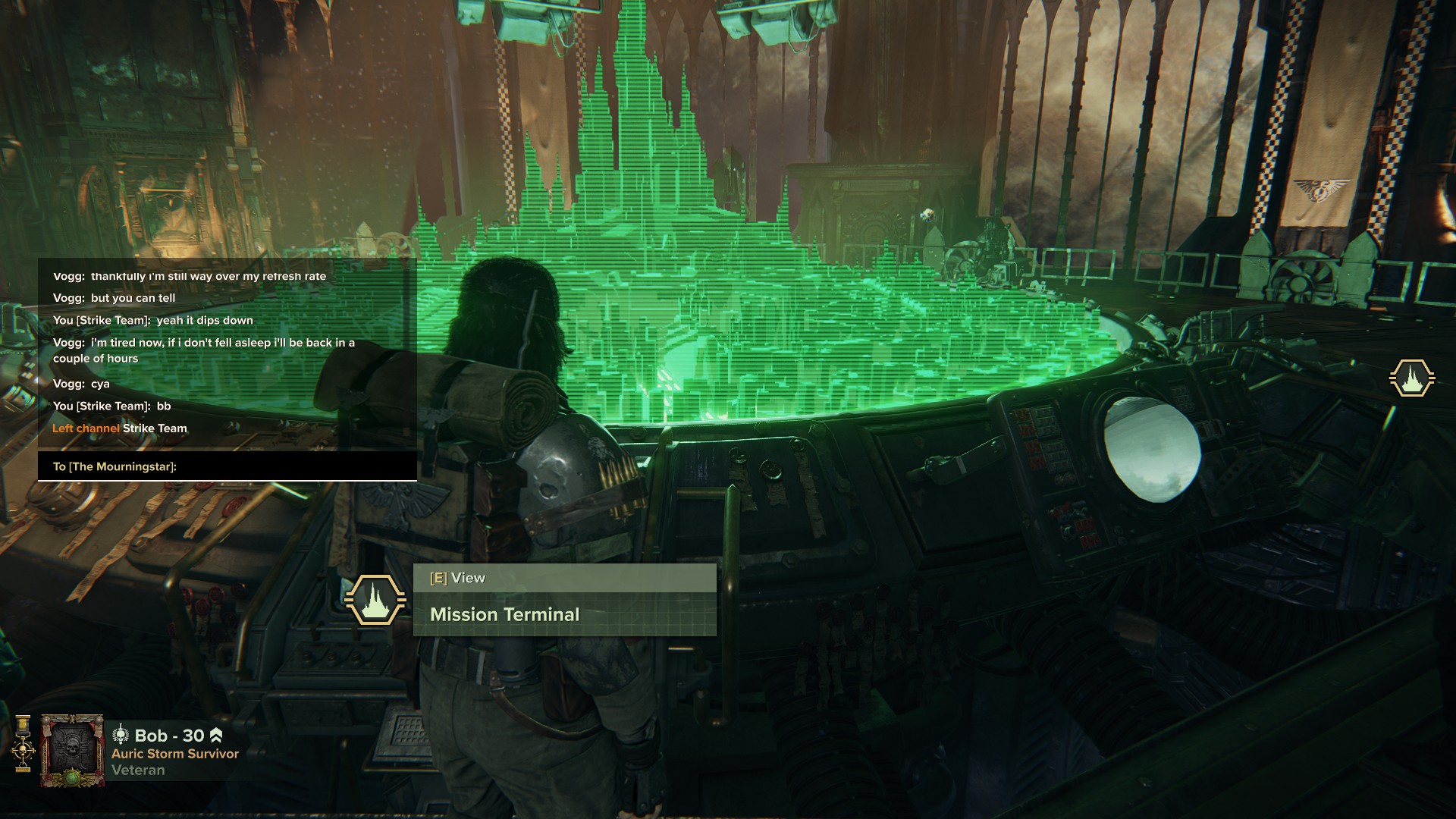Click Bob's character portrait frame
Viewport: 1456px width, 819px height.
point(72,752)
